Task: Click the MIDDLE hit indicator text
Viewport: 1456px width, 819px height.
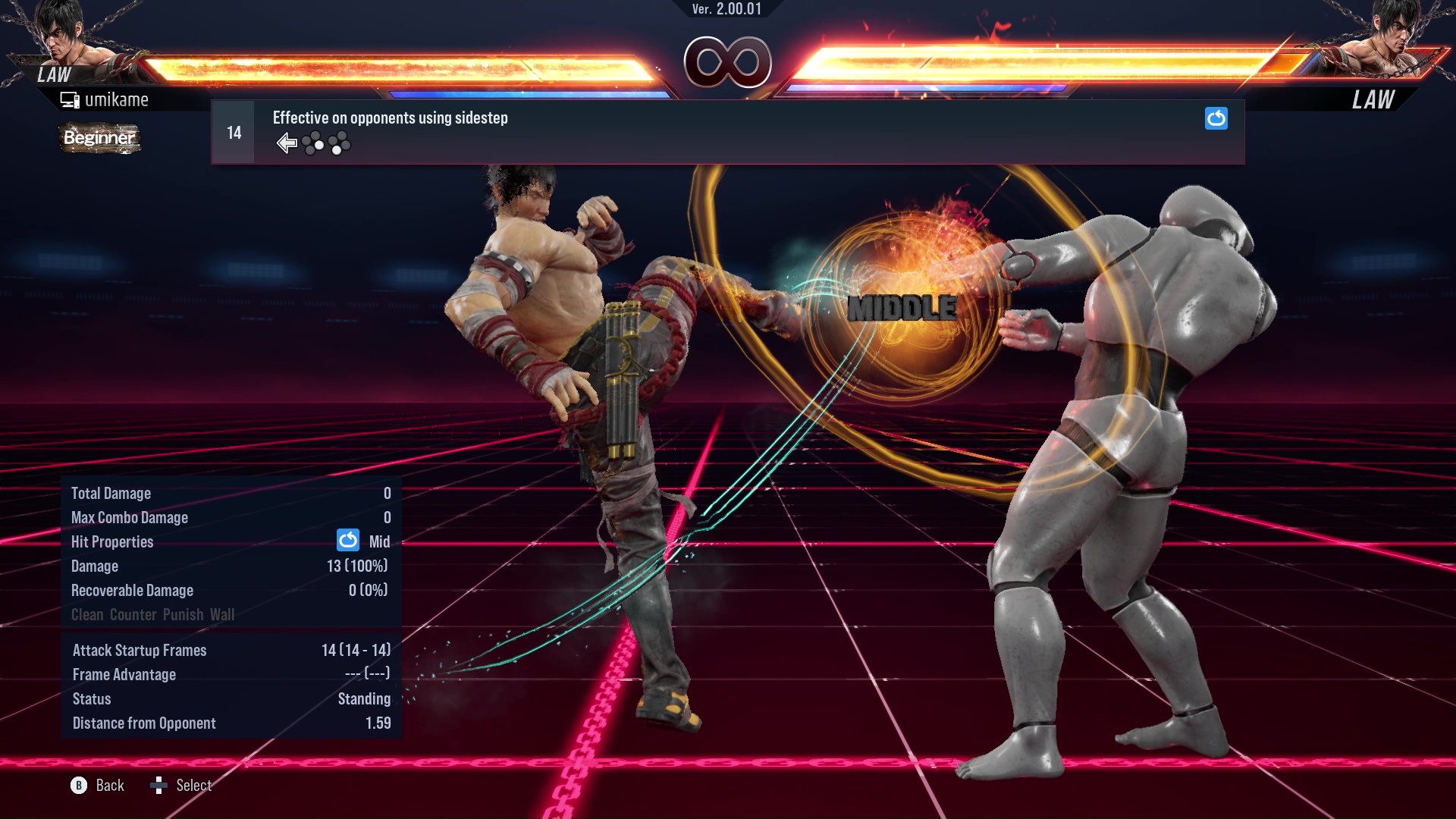Action: click(x=902, y=309)
